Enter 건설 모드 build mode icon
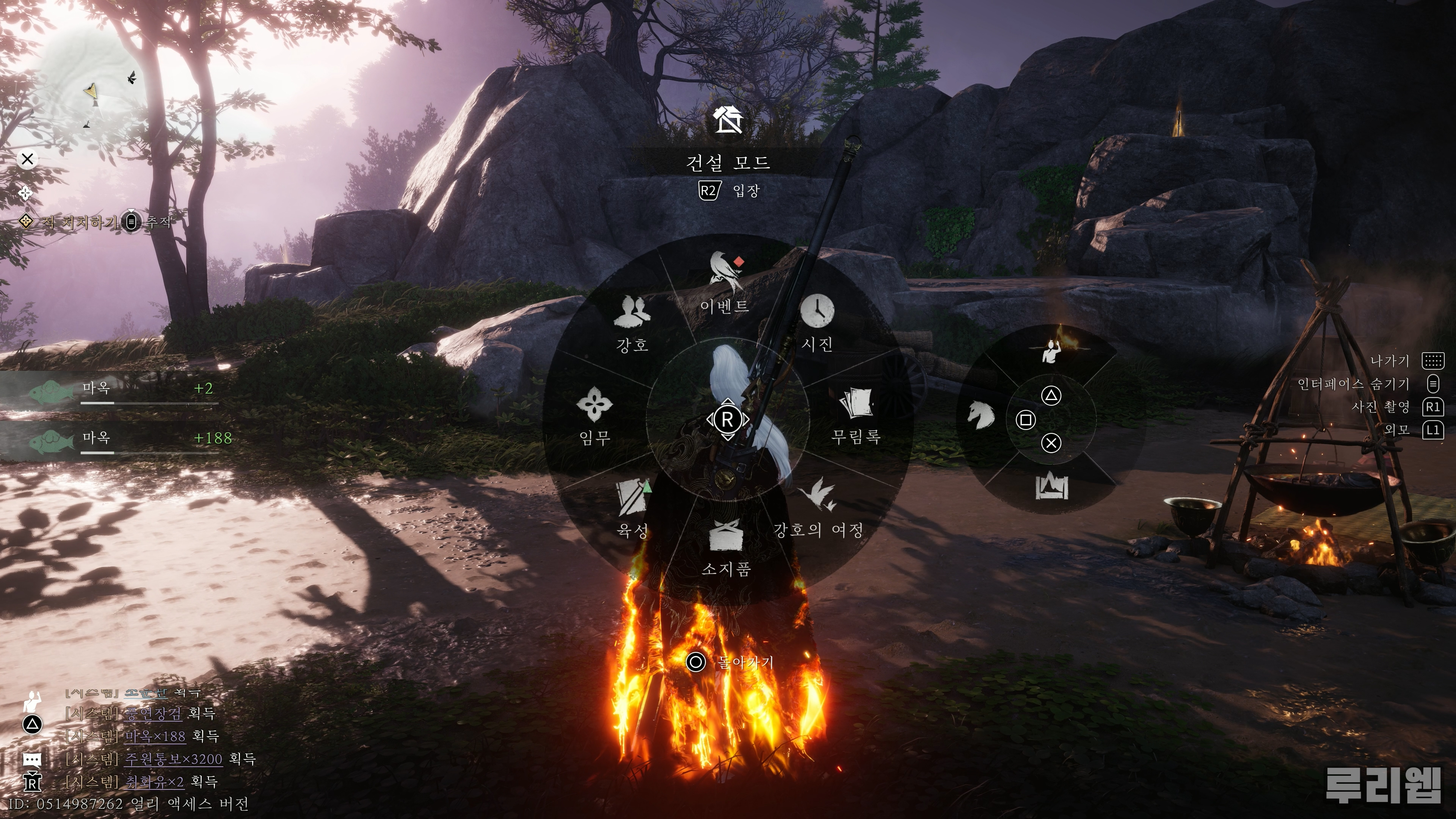This screenshot has width=1456, height=819. [x=728, y=121]
